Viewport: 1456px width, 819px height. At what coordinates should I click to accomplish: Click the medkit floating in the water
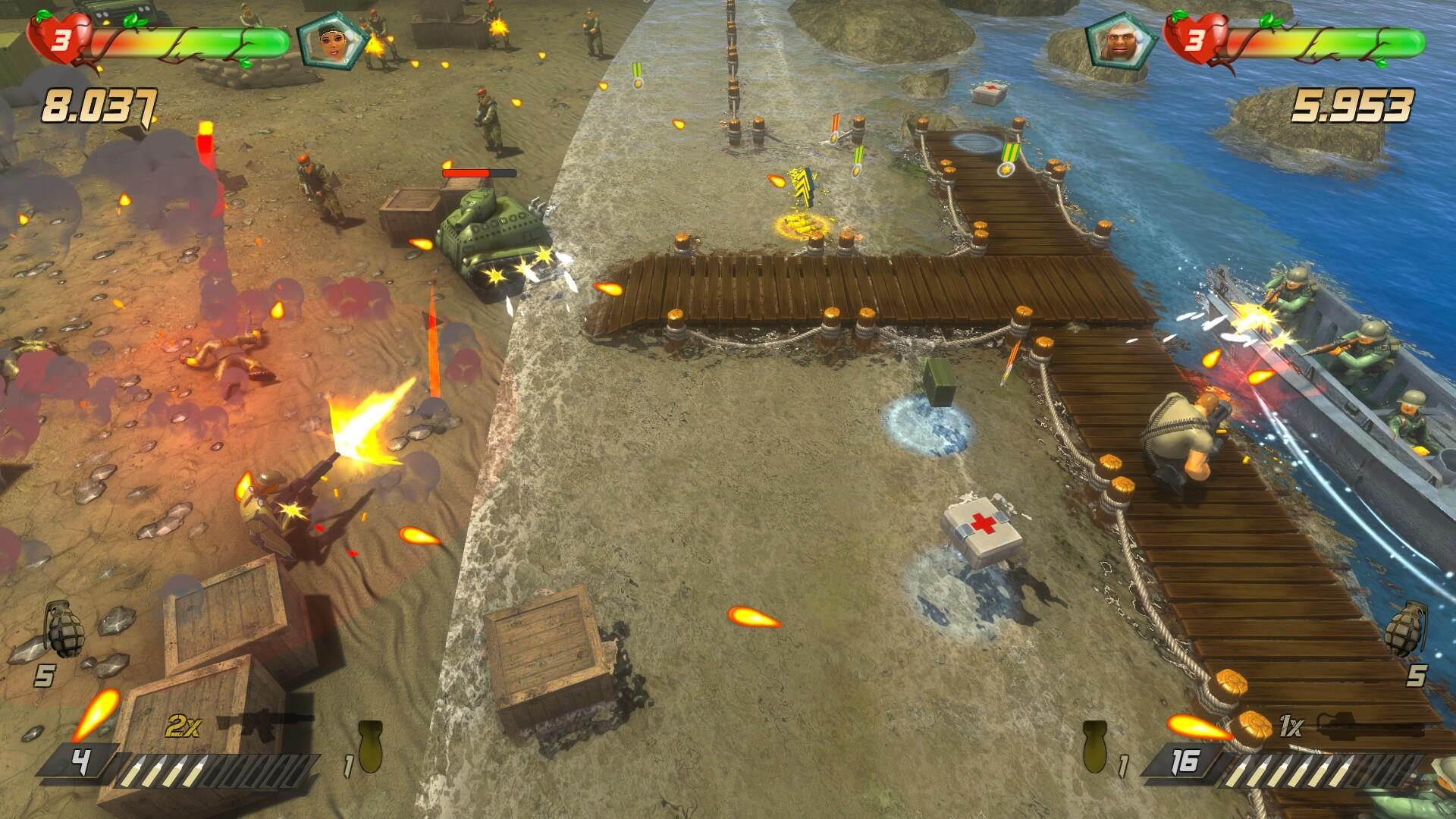987,93
